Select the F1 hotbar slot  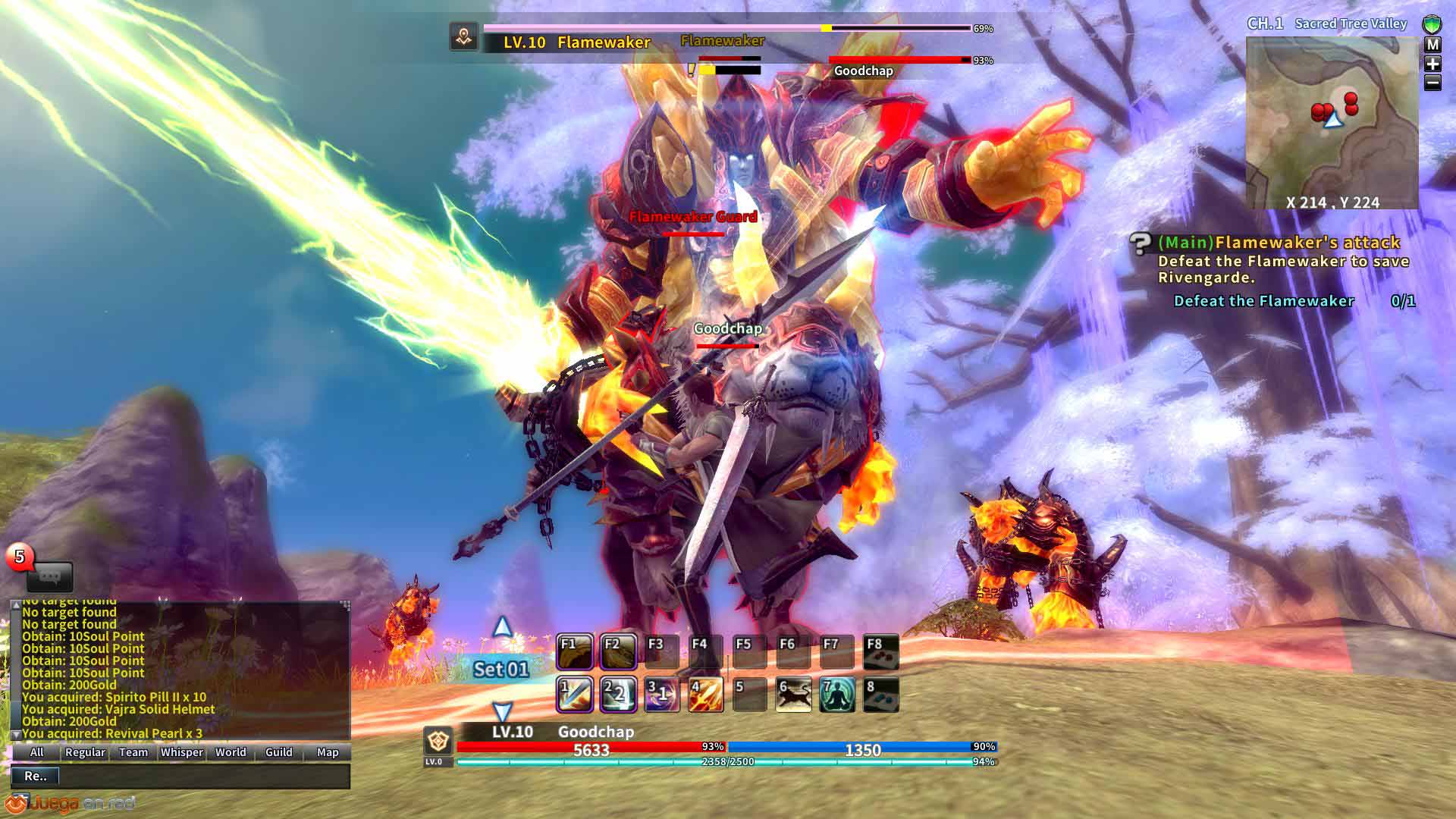click(x=575, y=651)
